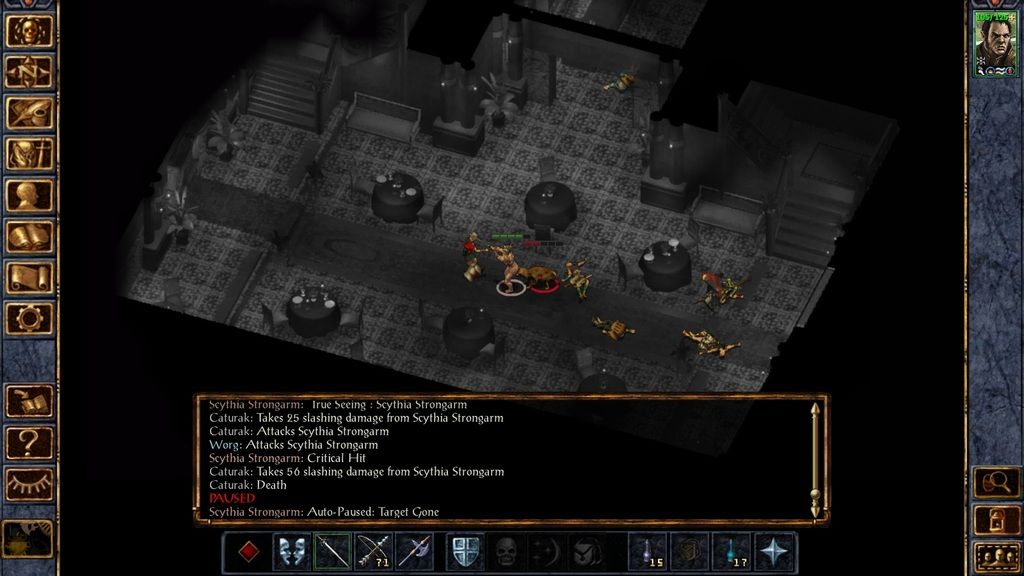Choose the halberd weapon slot
This screenshot has height=576, width=1024.
(x=414, y=551)
